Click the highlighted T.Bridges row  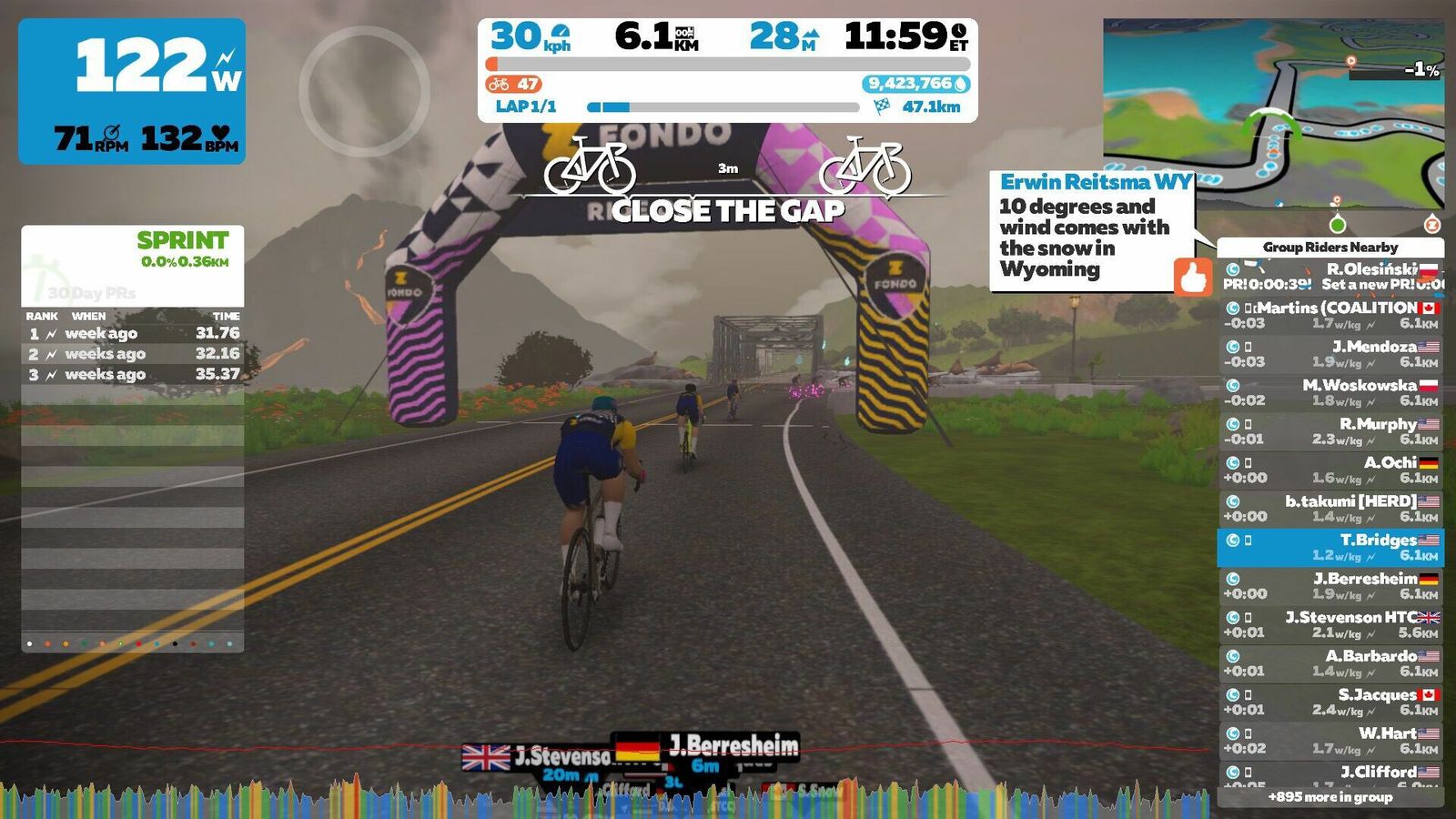tap(1330, 547)
